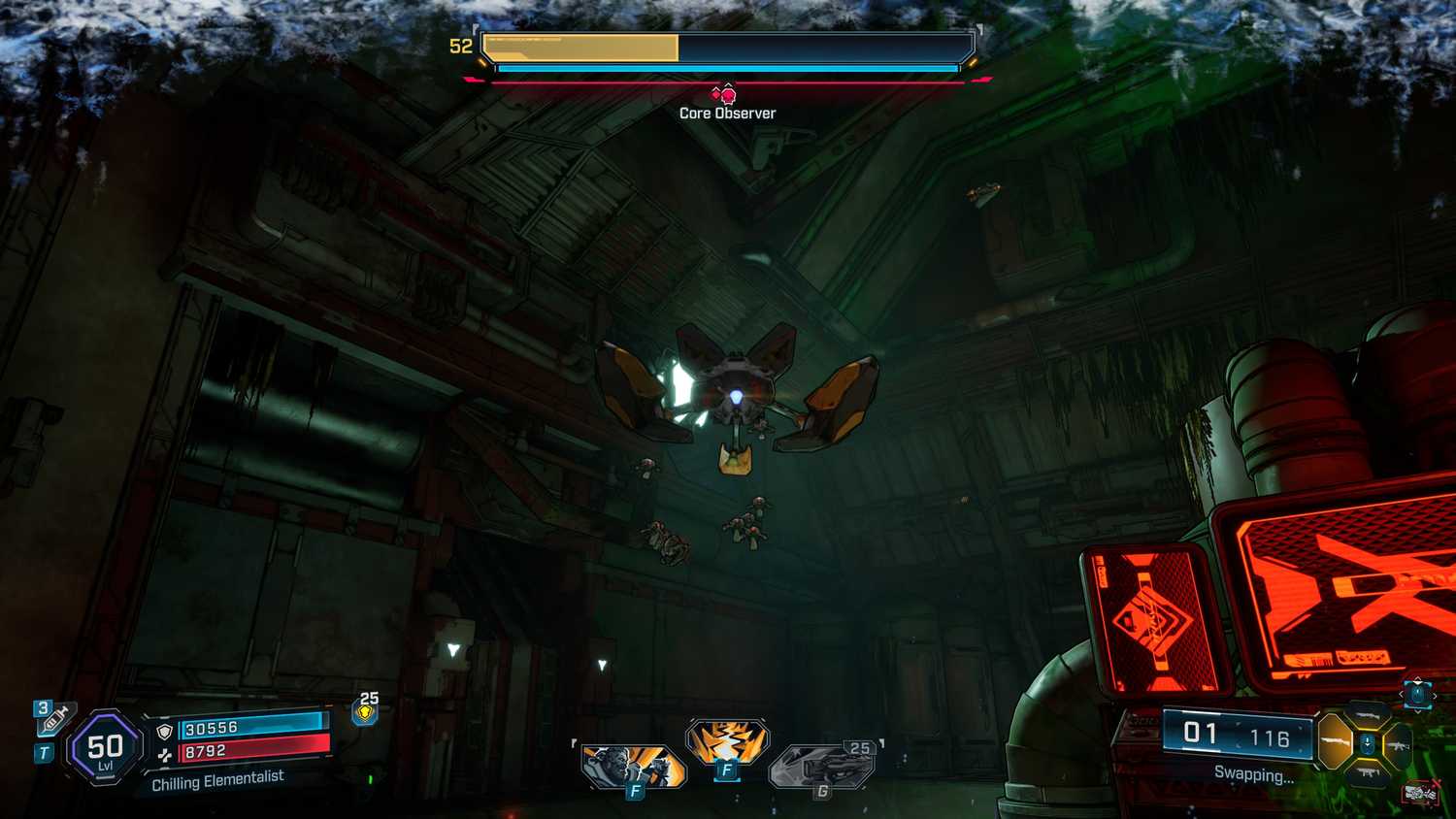Click the crossed-out map icon bottom right
The height and width of the screenshot is (819, 1456).
(x=1420, y=792)
